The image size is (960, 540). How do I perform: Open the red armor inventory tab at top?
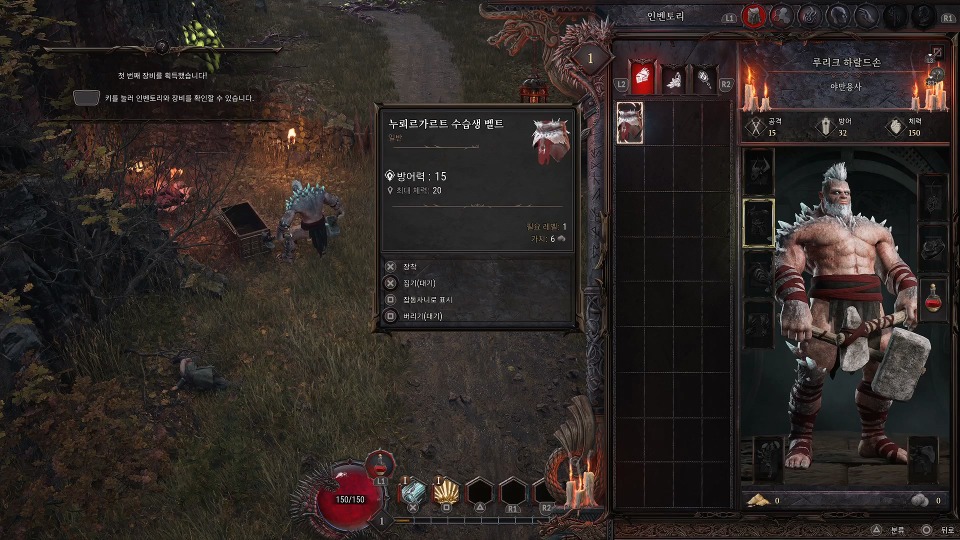pyautogui.click(x=753, y=16)
